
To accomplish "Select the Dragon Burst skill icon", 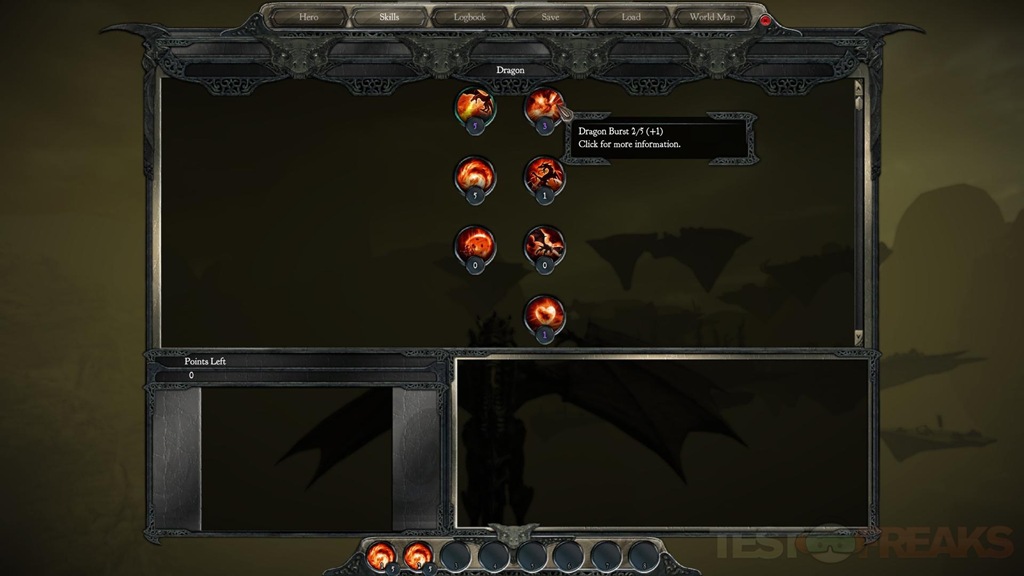I will (x=544, y=105).
